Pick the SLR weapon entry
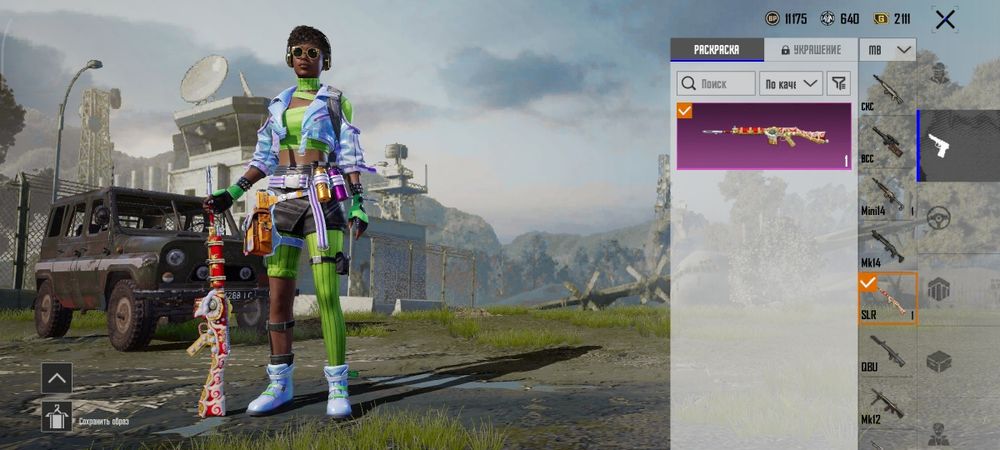The width and height of the screenshot is (1000, 450). tap(886, 298)
